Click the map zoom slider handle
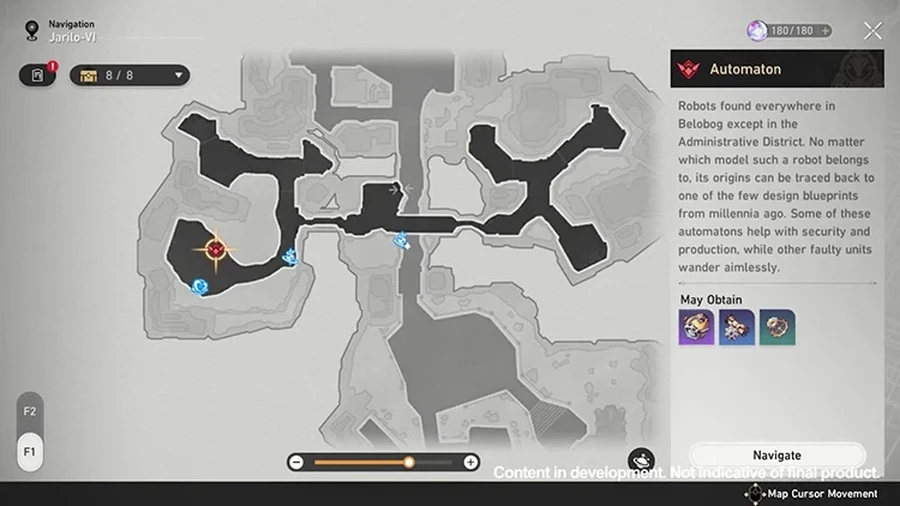The width and height of the screenshot is (900, 506). [409, 462]
